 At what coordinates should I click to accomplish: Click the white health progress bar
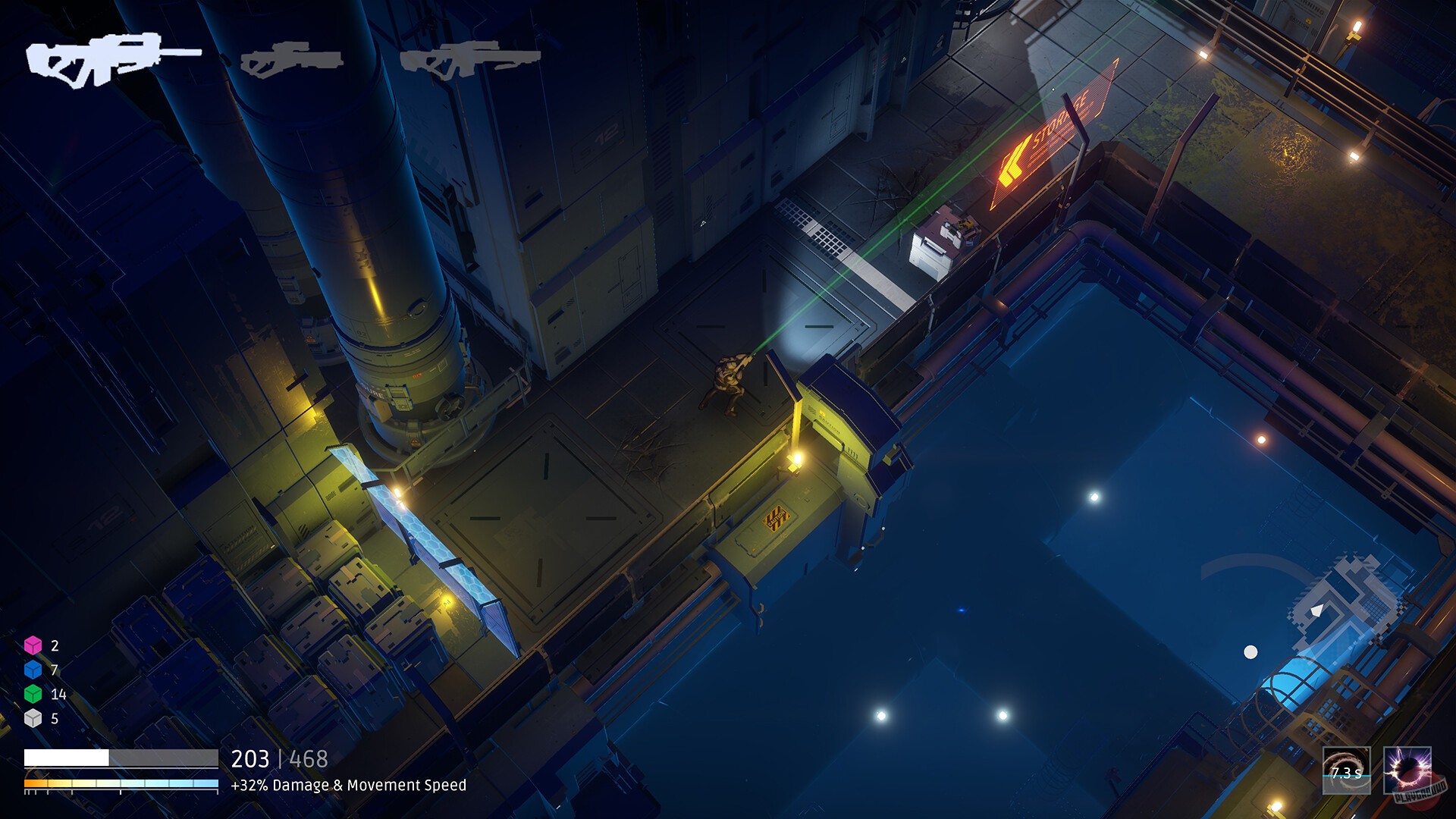(x=121, y=755)
